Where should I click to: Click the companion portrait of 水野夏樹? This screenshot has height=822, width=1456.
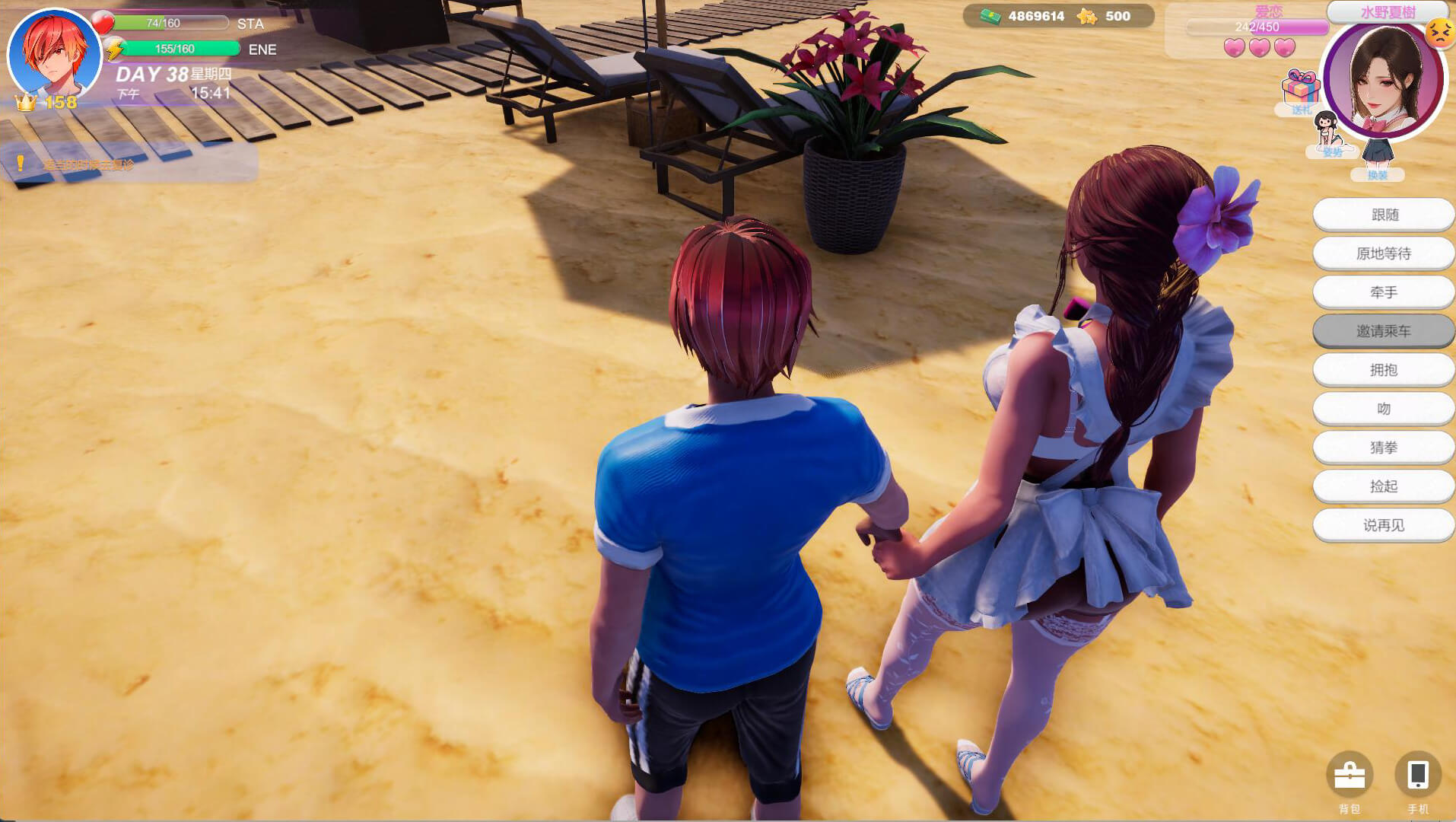click(1384, 80)
